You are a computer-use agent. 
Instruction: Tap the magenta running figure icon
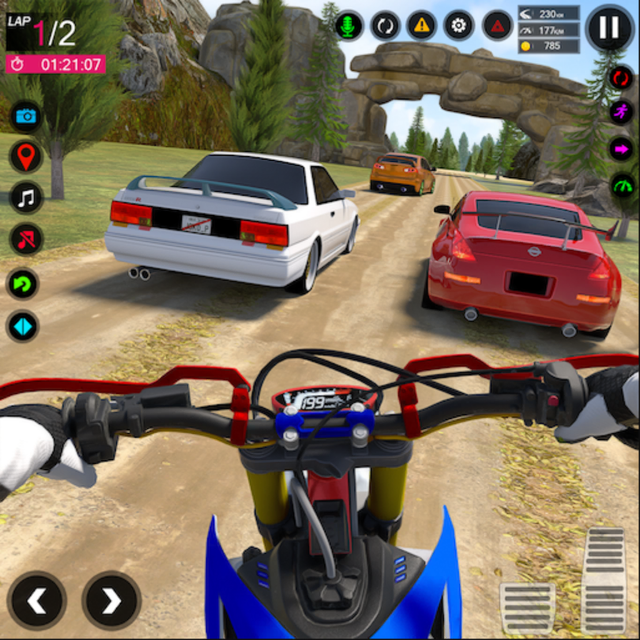(x=622, y=112)
